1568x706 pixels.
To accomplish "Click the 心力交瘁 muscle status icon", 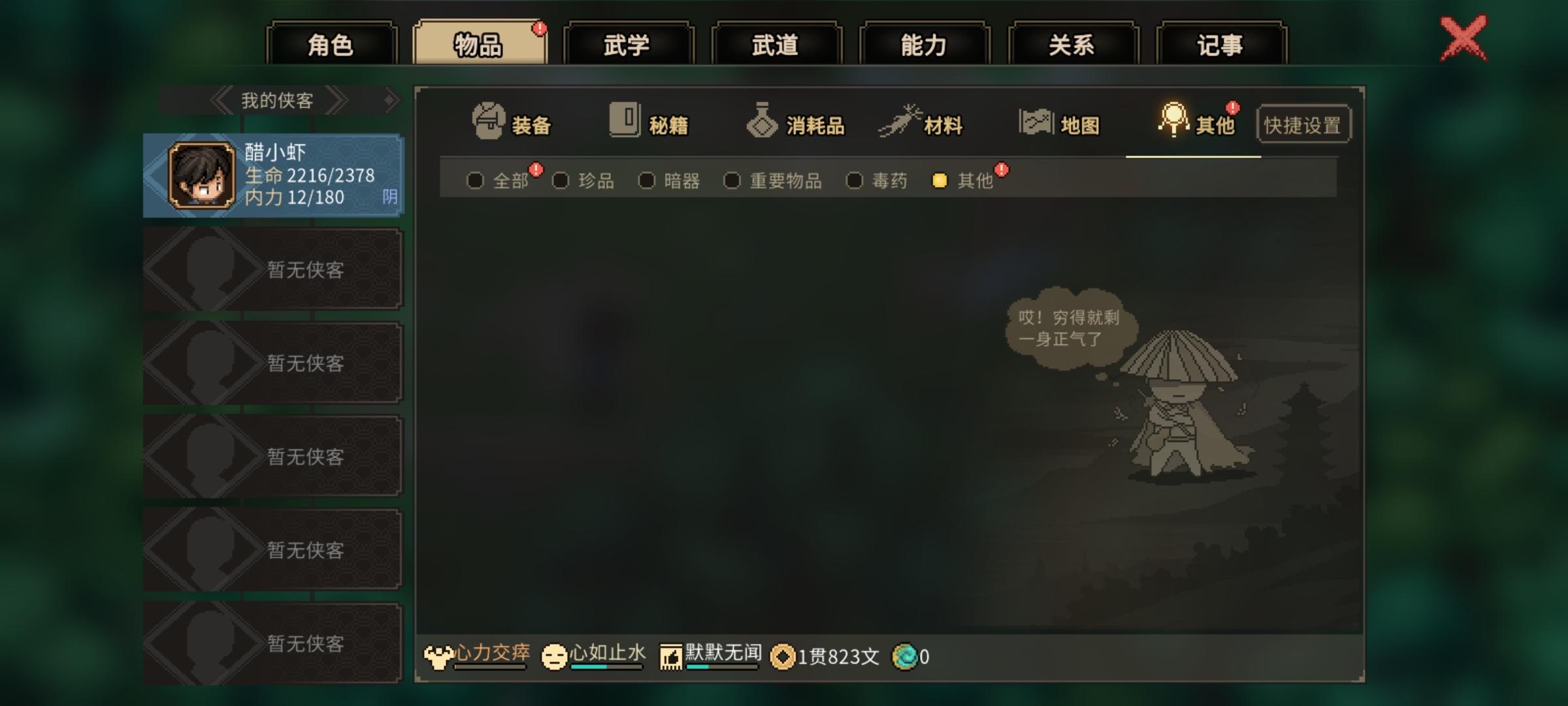I will point(439,654).
